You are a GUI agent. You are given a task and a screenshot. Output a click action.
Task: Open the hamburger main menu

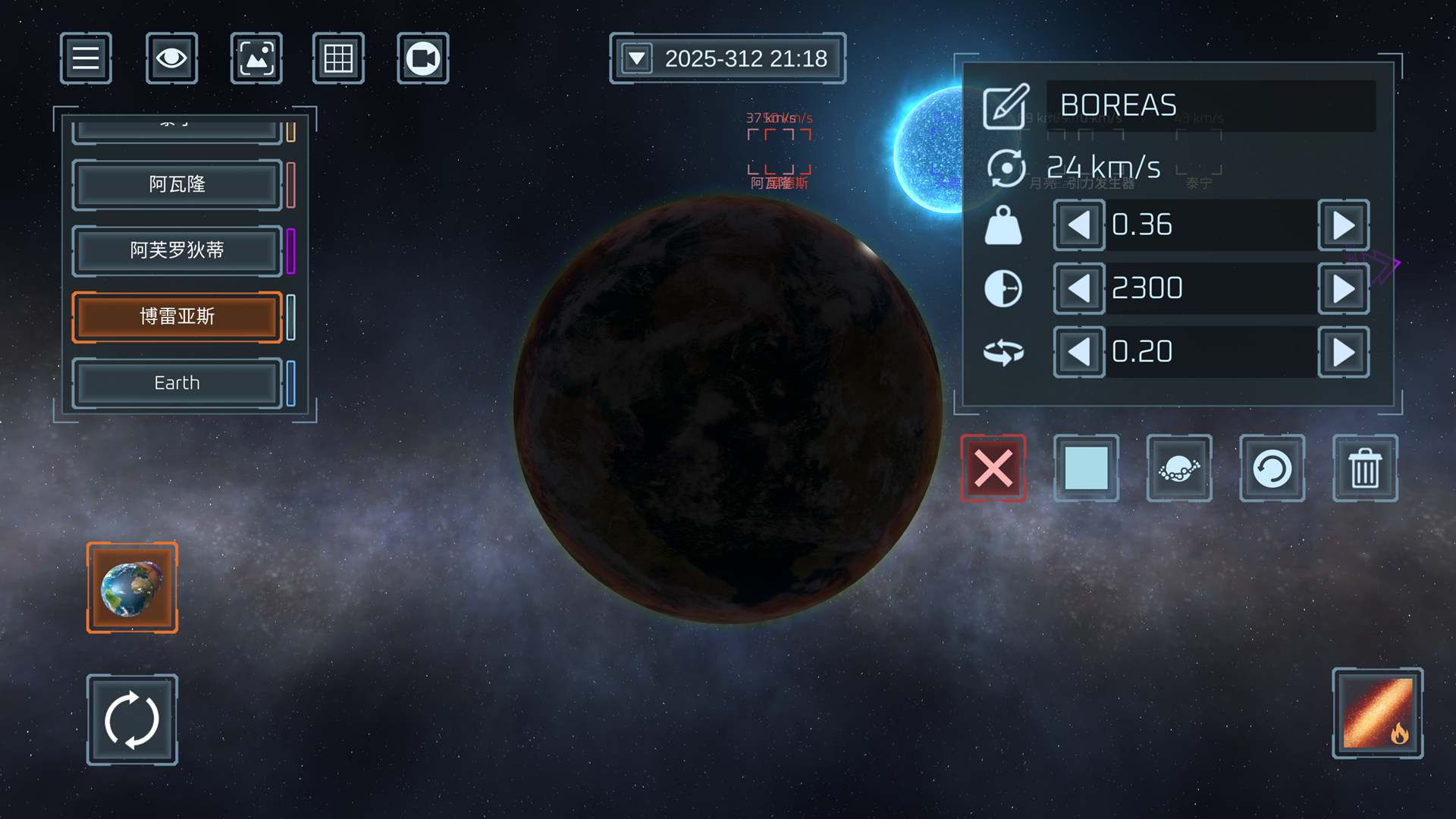(86, 58)
